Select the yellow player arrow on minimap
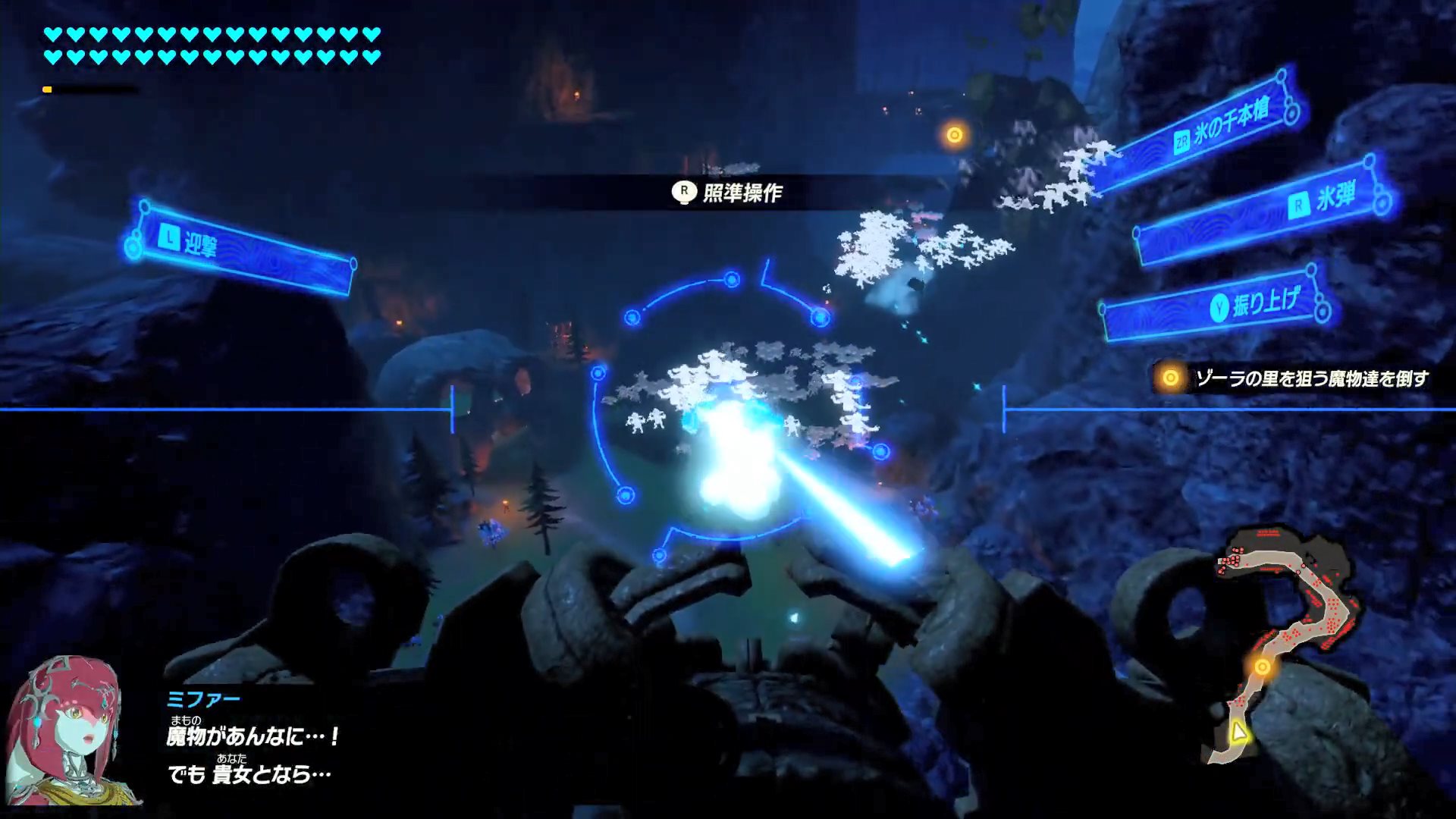Viewport: 1456px width, 819px height. [1238, 732]
